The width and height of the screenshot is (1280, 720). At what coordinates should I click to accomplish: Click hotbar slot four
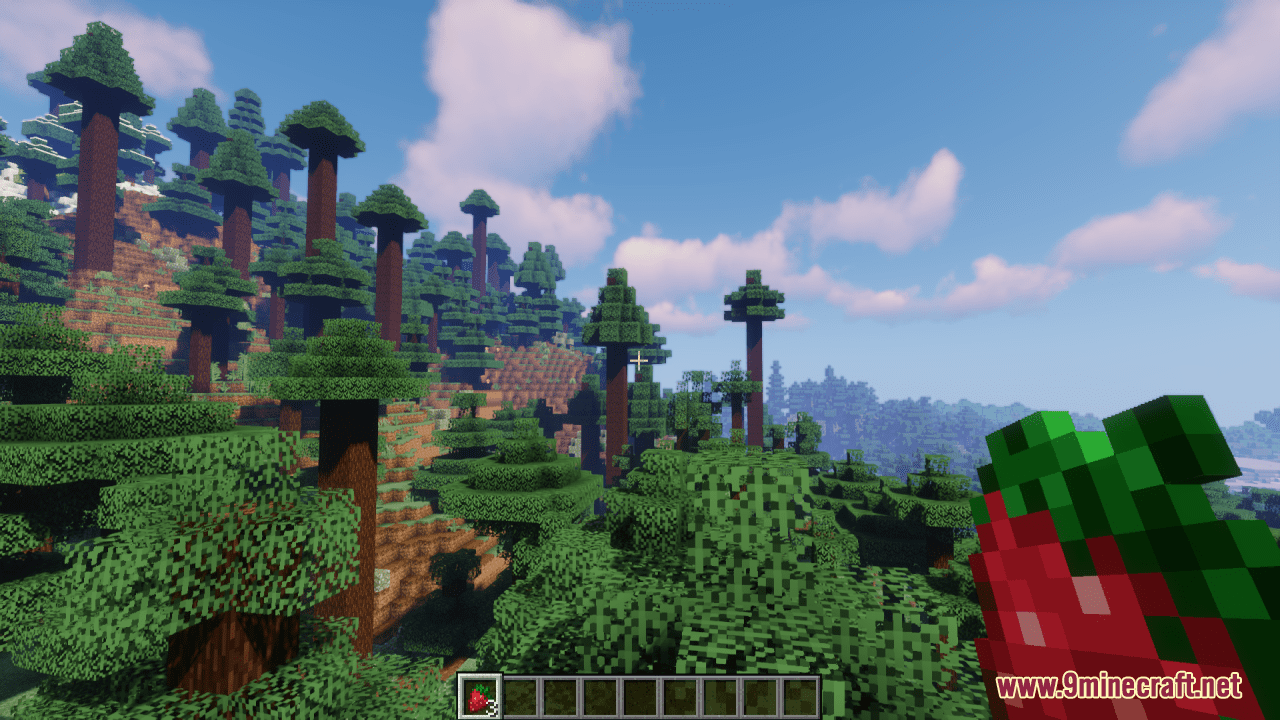coord(597,697)
